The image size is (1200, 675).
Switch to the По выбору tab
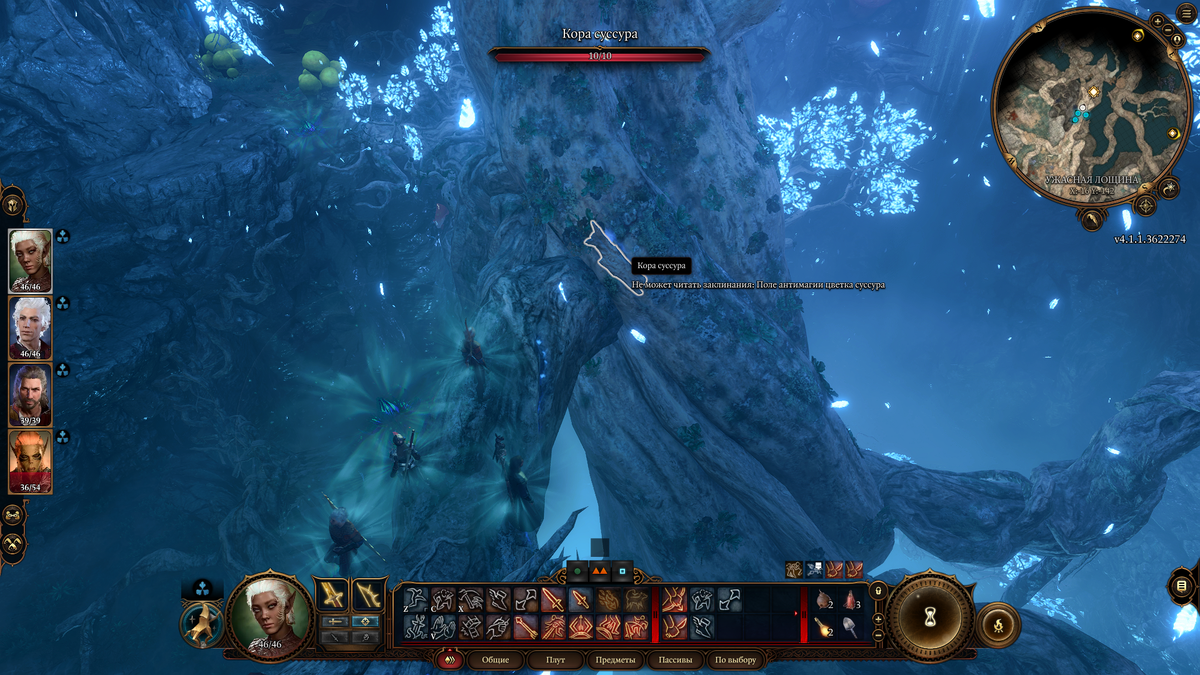pos(735,660)
